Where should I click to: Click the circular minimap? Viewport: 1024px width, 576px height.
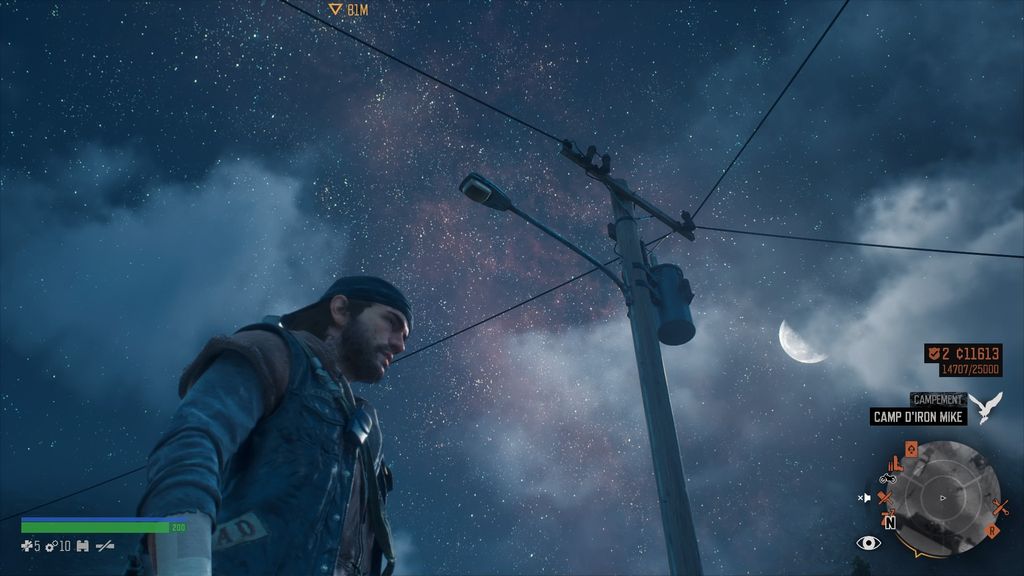coord(944,497)
